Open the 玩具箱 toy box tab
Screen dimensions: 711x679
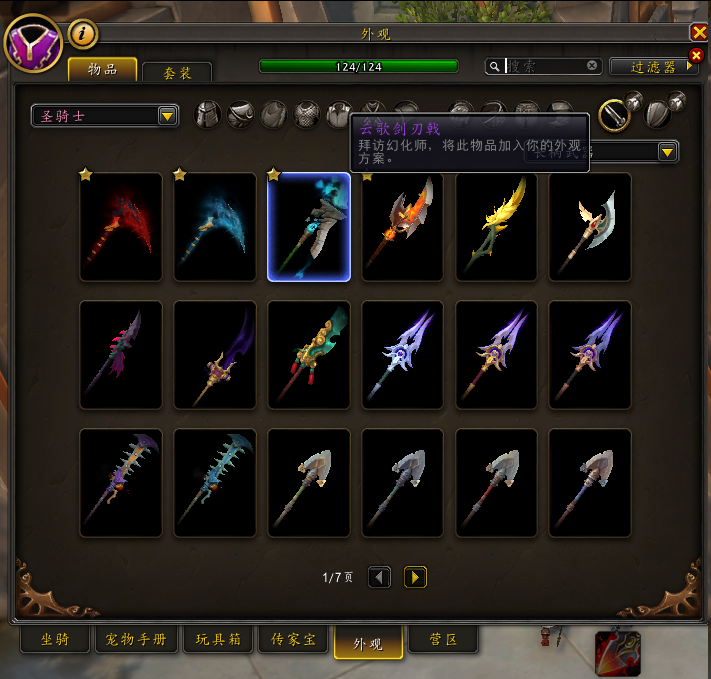click(217, 639)
